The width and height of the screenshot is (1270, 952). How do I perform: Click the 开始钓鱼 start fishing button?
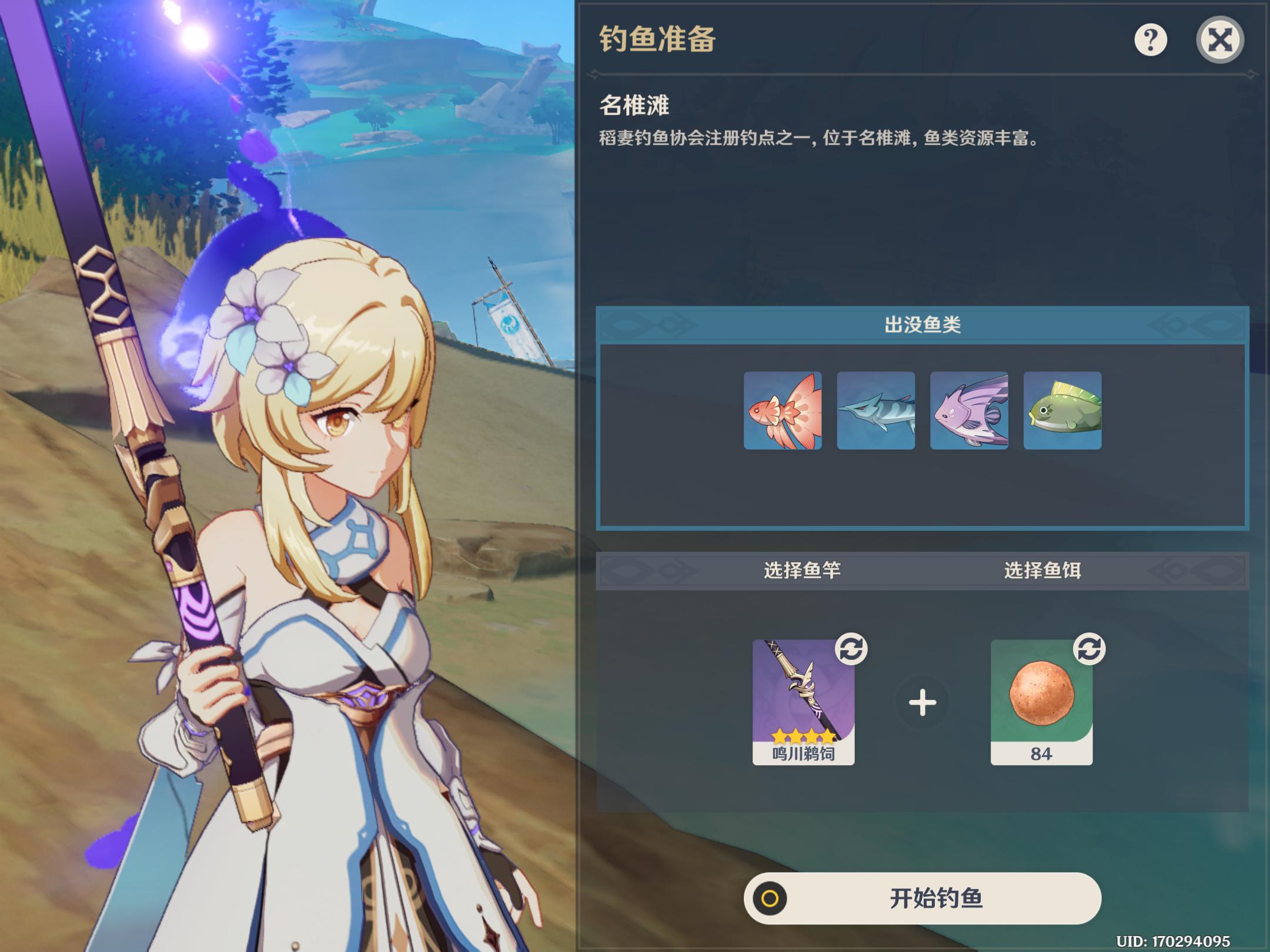[x=922, y=898]
